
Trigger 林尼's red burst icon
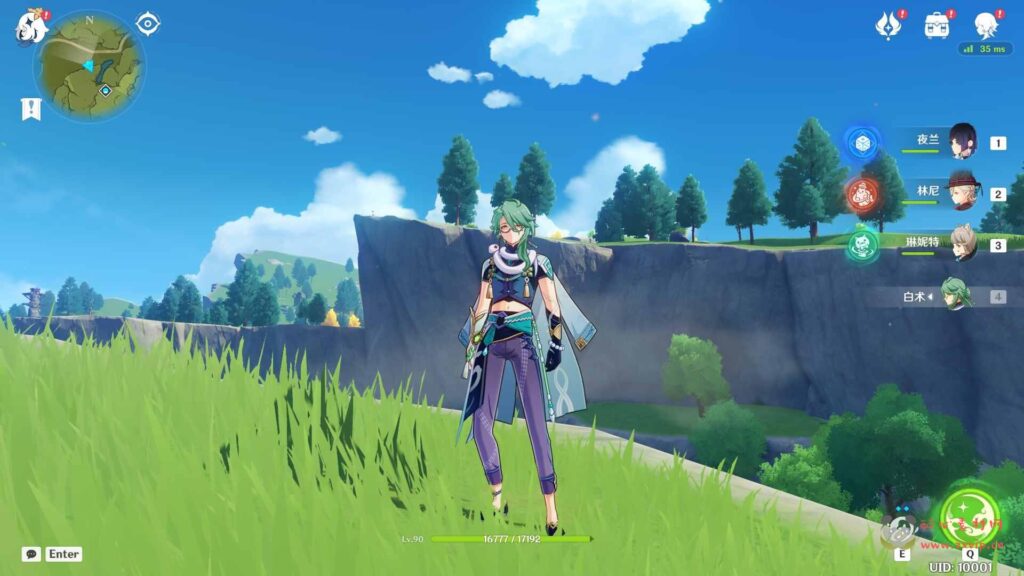862,194
